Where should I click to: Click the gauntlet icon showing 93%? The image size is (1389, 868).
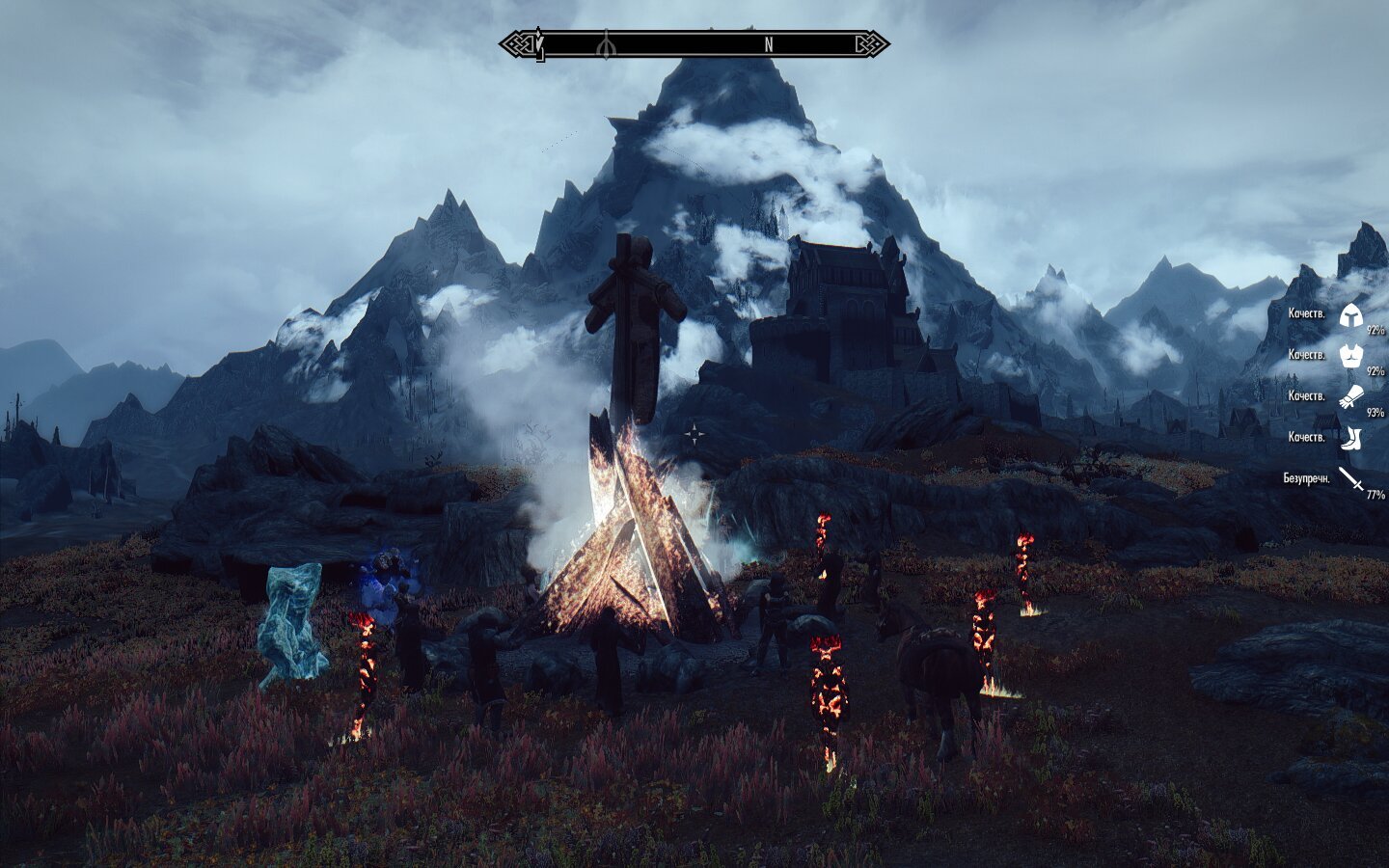1349,396
